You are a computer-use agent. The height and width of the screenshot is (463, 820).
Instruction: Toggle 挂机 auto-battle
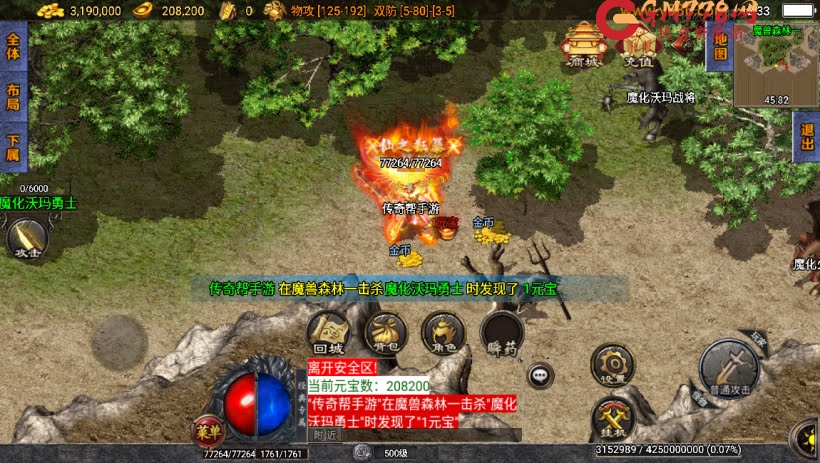point(611,419)
